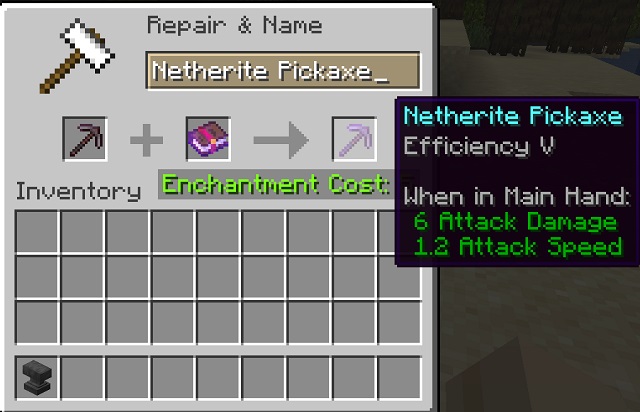This screenshot has width=640, height=412.
Task: Pick up the enchanted book
Action: 208,139
